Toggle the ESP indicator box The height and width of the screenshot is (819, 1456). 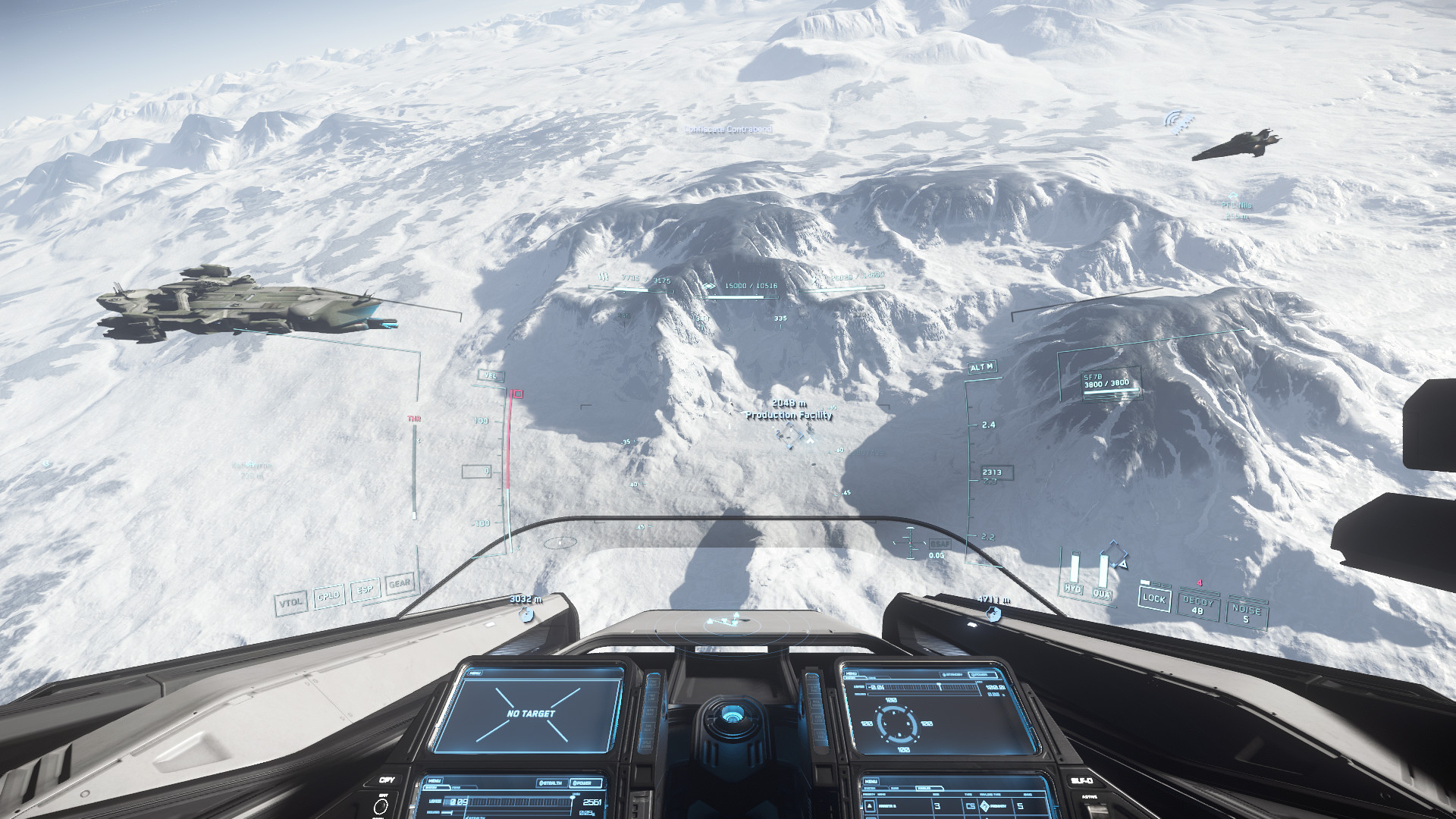pos(365,589)
